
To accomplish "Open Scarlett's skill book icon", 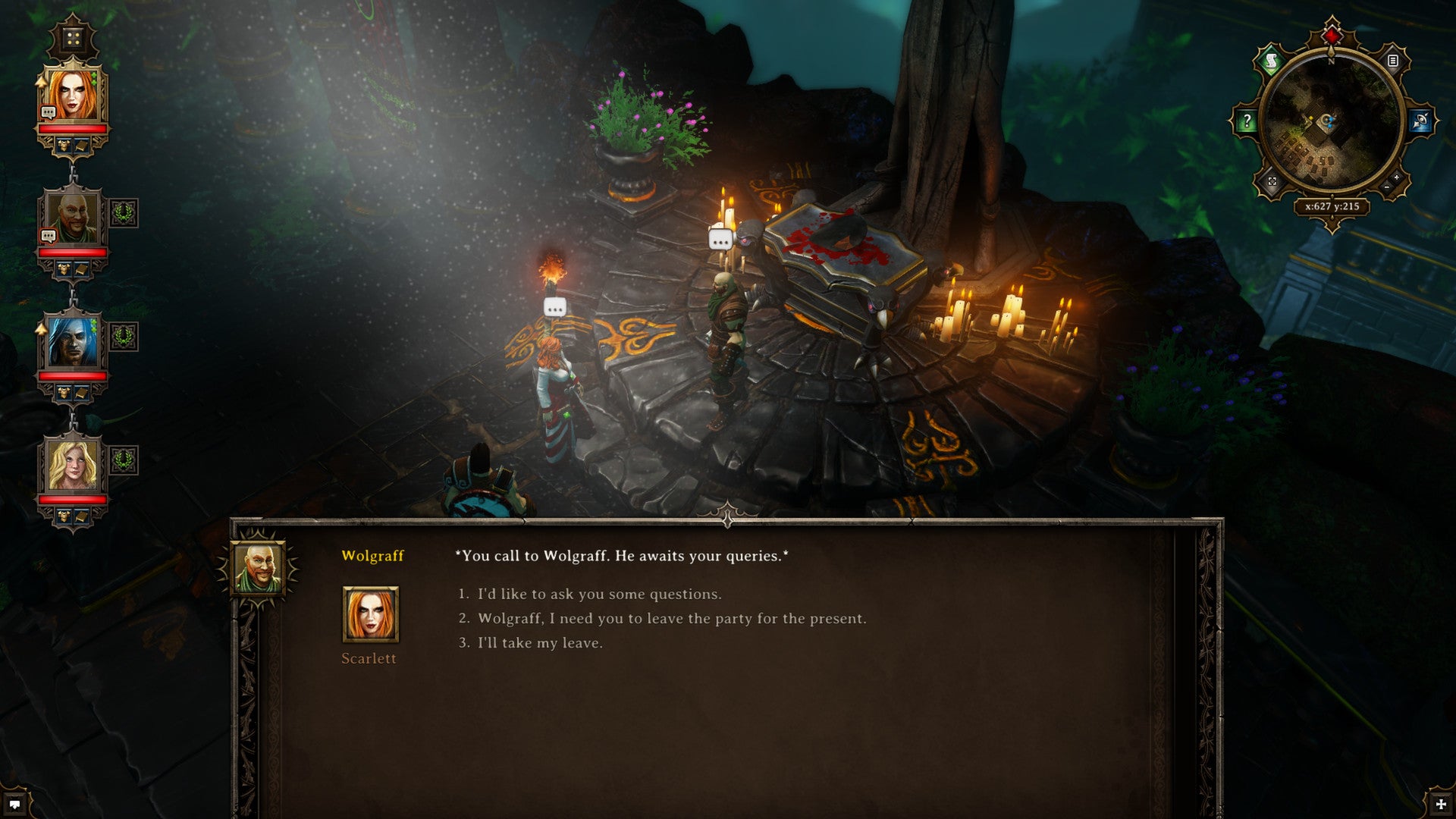I will 80,145.
